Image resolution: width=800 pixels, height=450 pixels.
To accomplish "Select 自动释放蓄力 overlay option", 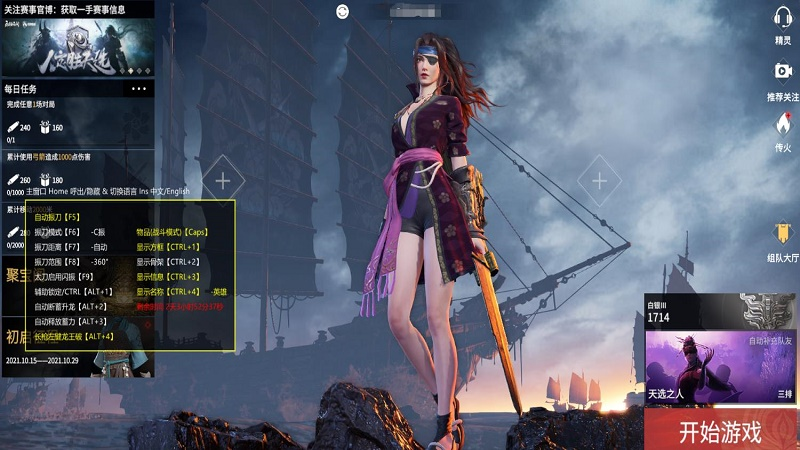I will (70, 321).
